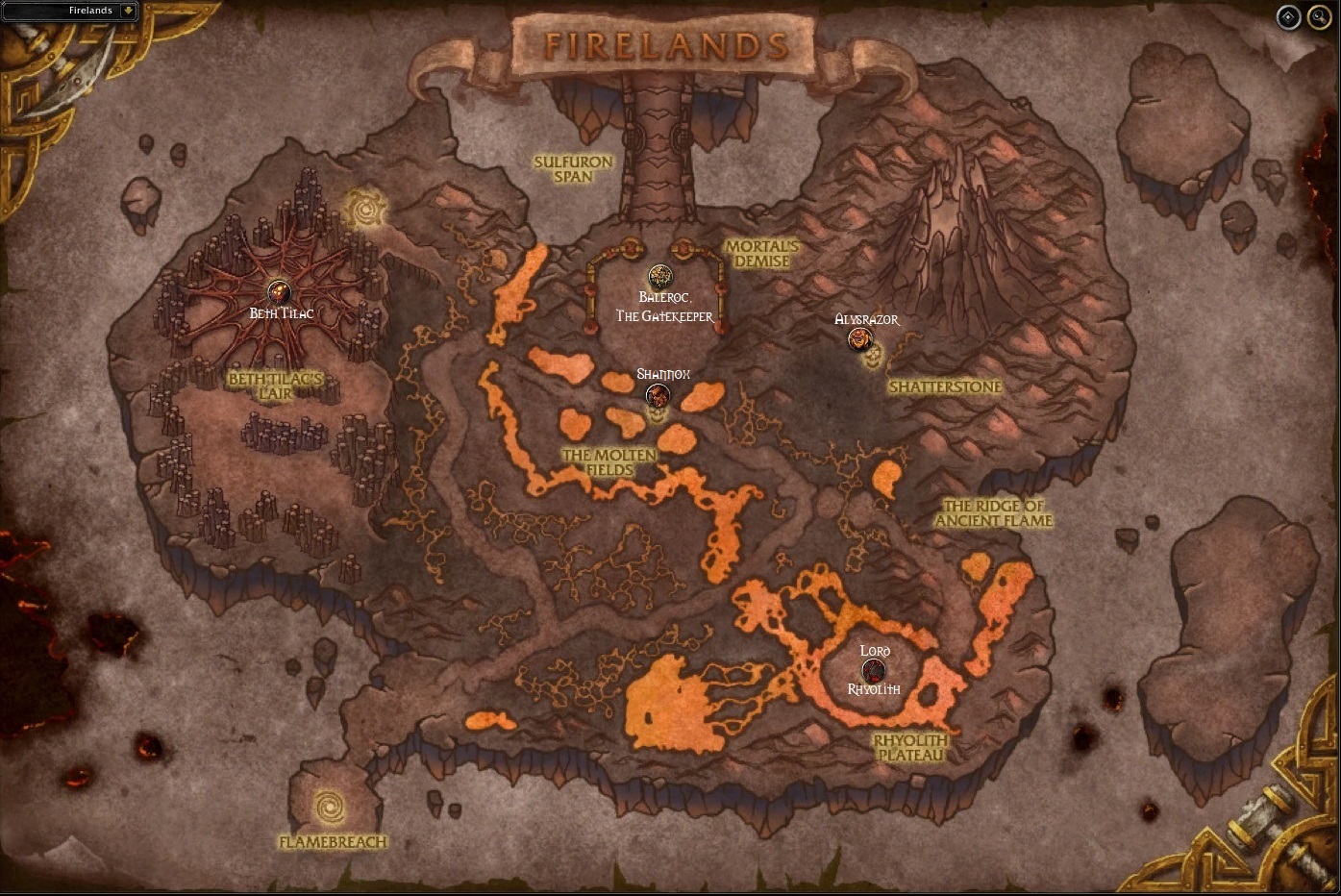The image size is (1341, 896).
Task: Click the magnifying glass map button
Action: click(x=1317, y=17)
